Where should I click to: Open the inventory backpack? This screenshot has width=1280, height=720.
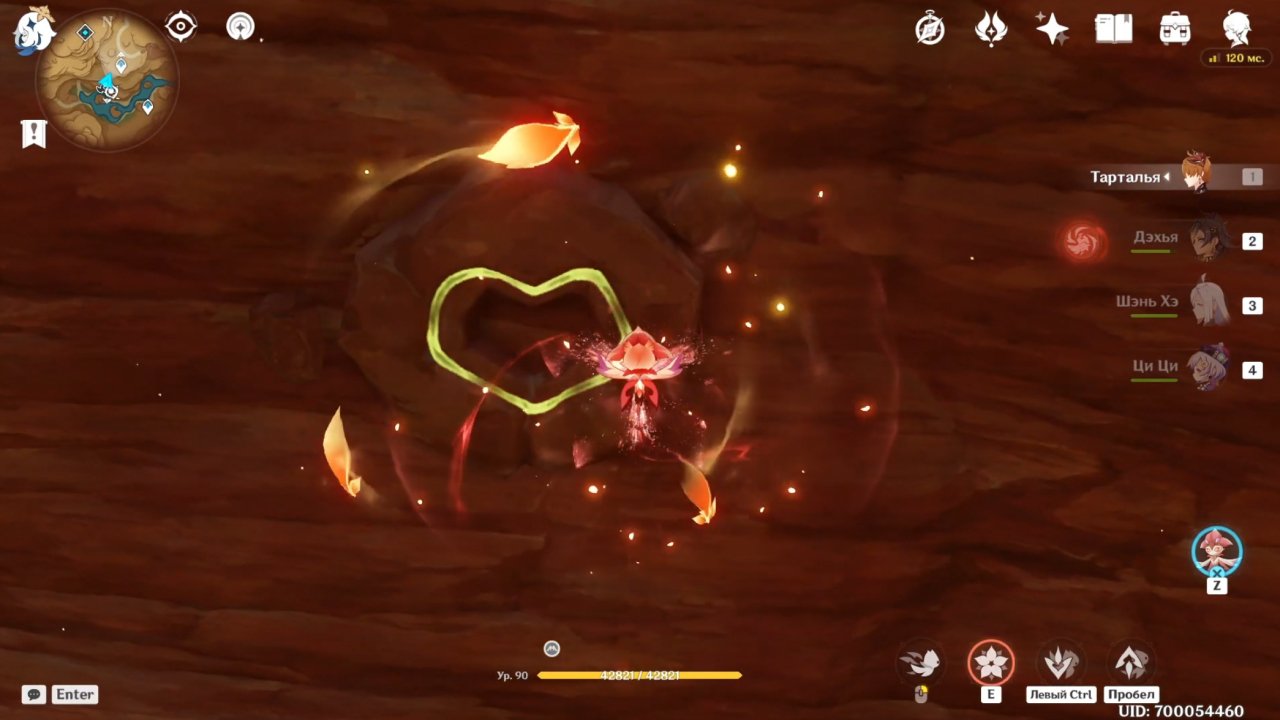coord(1175,29)
